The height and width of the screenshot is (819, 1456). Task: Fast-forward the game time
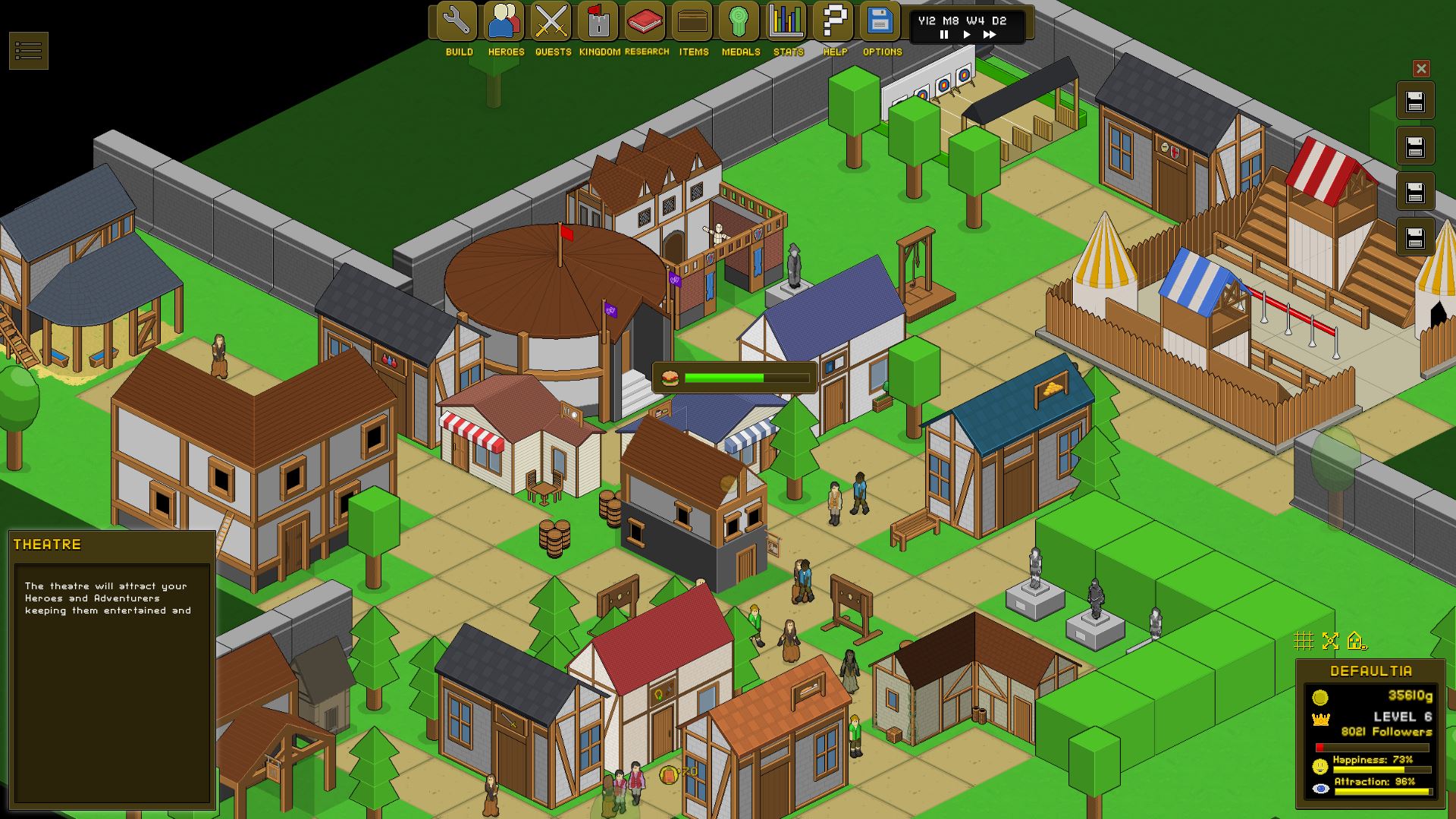point(990,35)
